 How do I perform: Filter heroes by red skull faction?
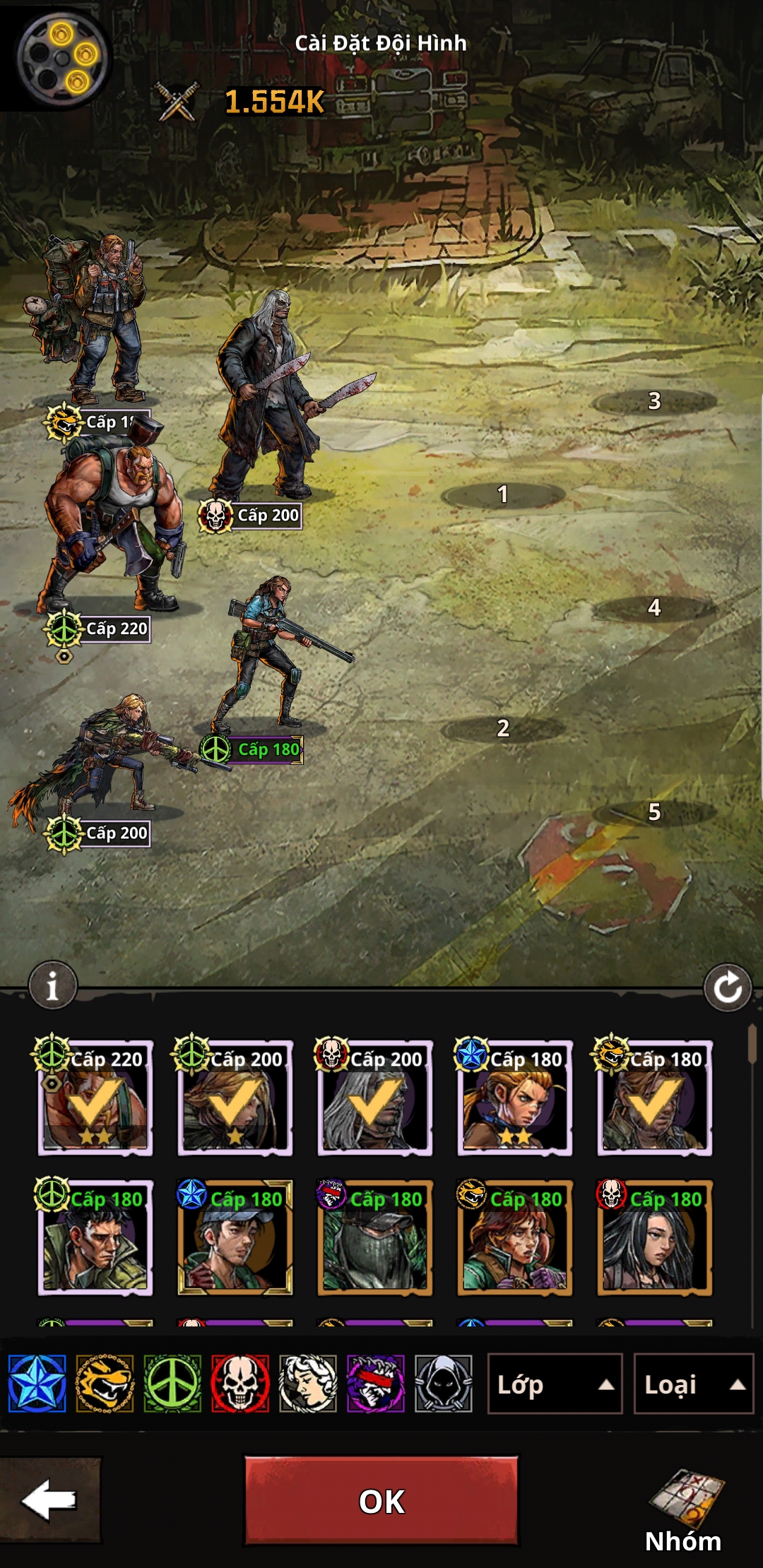[240, 1384]
